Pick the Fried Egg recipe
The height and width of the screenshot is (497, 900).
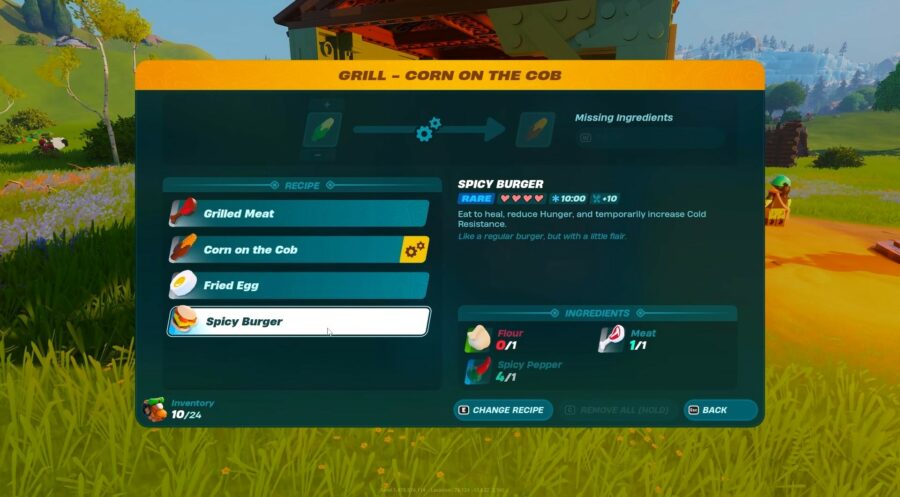click(297, 285)
